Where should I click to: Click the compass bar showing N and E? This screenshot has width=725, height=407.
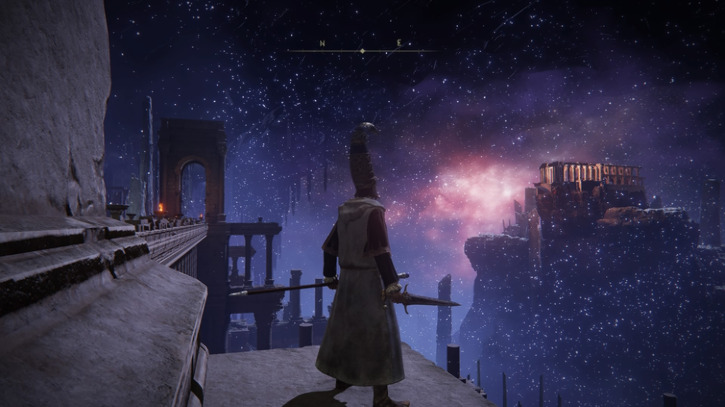pos(361,45)
